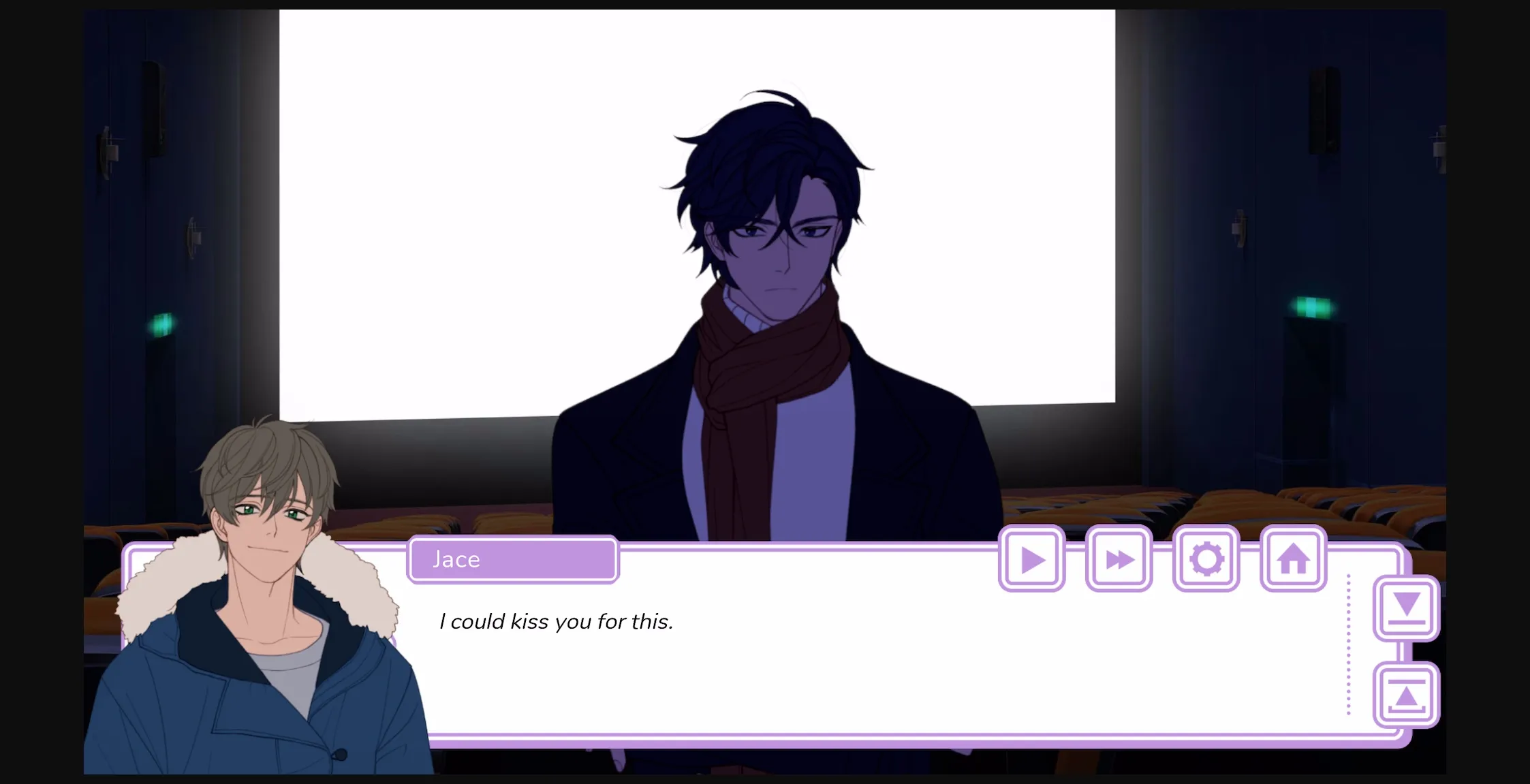Open game options using the cog icon
The height and width of the screenshot is (784, 1530).
pos(1206,557)
